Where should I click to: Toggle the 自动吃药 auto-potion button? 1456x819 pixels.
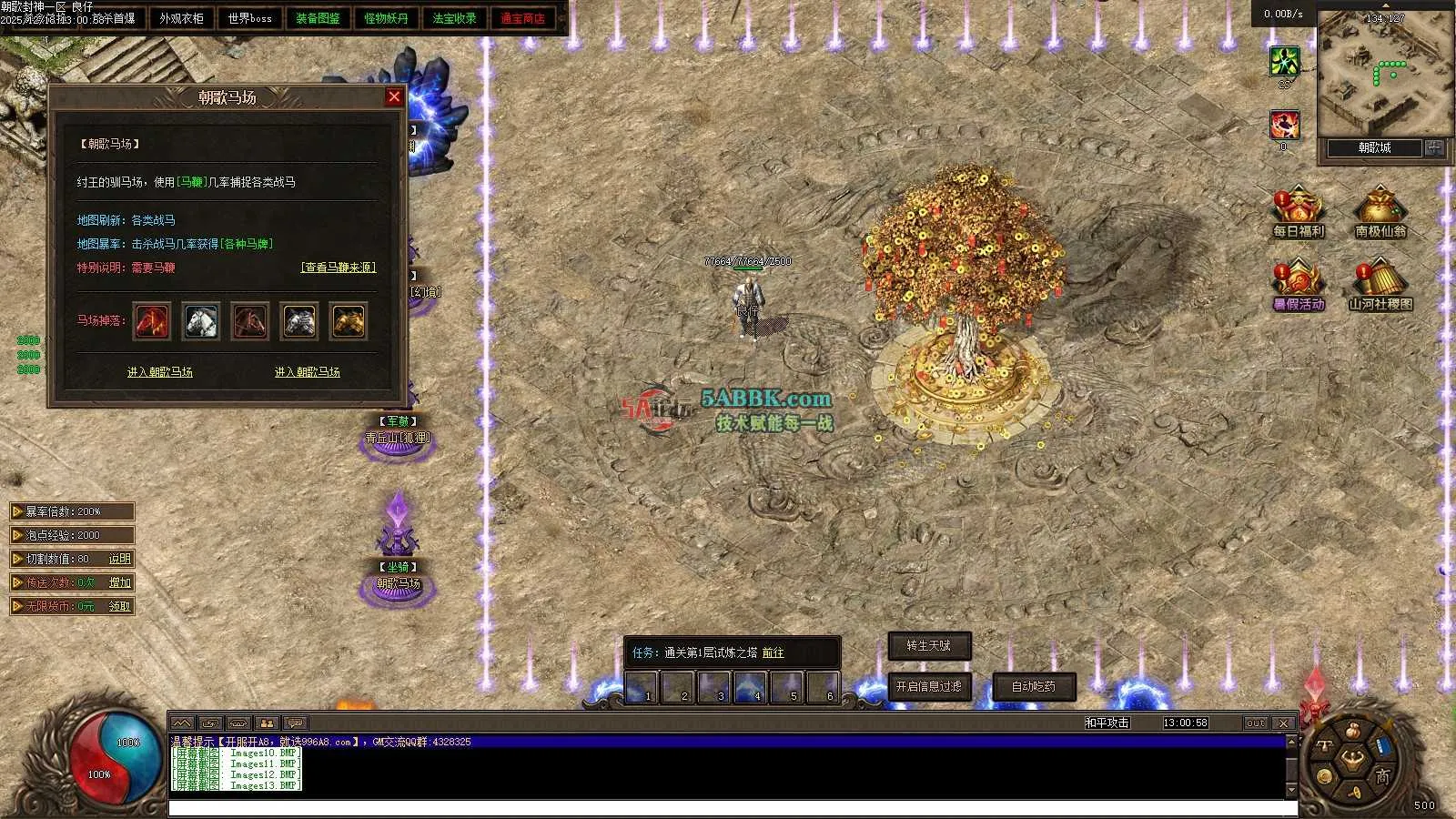click(x=1034, y=686)
